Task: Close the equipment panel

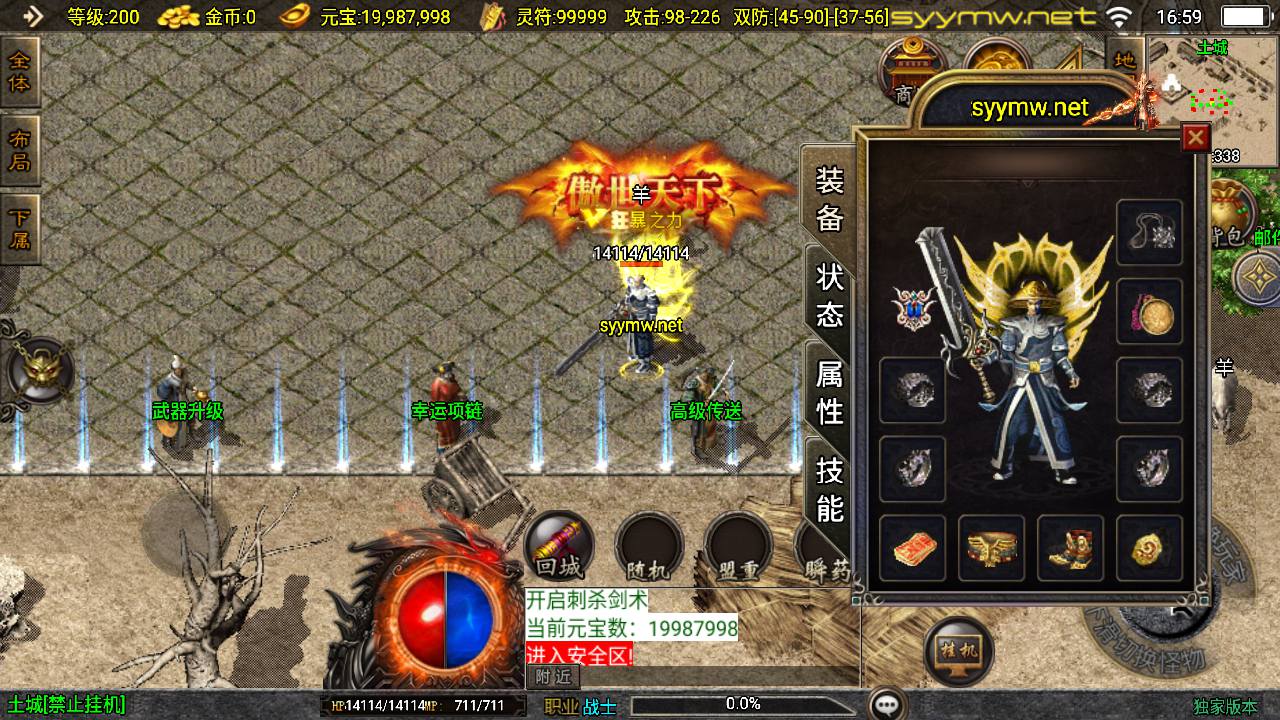Action: [1195, 138]
